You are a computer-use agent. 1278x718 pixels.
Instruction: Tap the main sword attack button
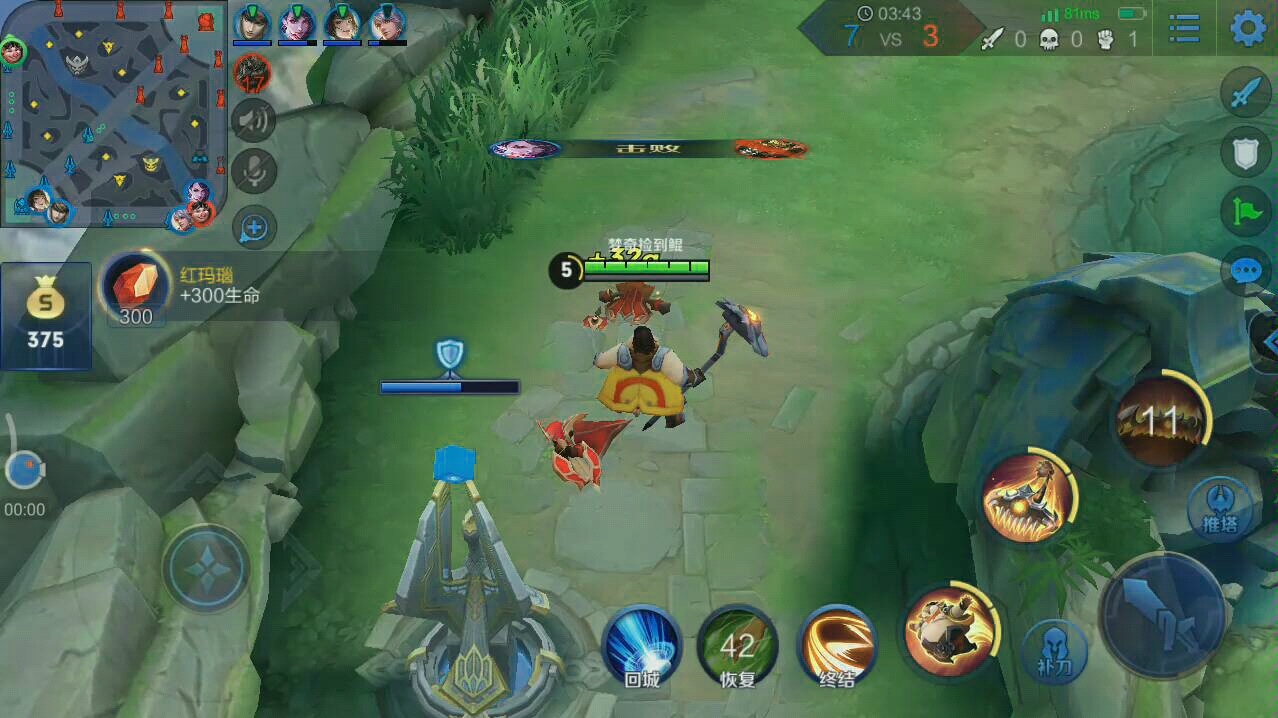(1162, 614)
